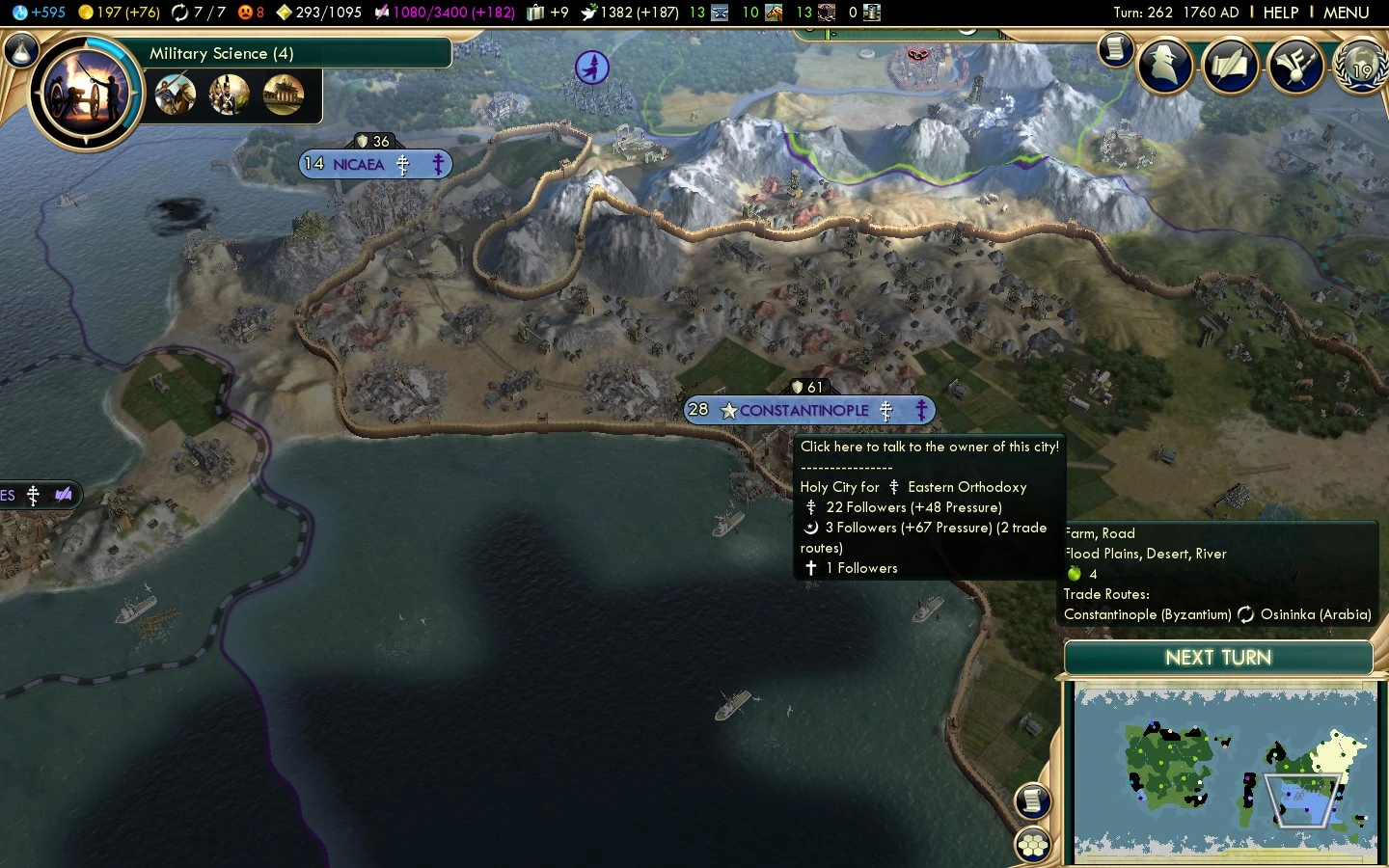Image resolution: width=1389 pixels, height=868 pixels.
Task: Open the HELP menu
Action: point(1283,13)
